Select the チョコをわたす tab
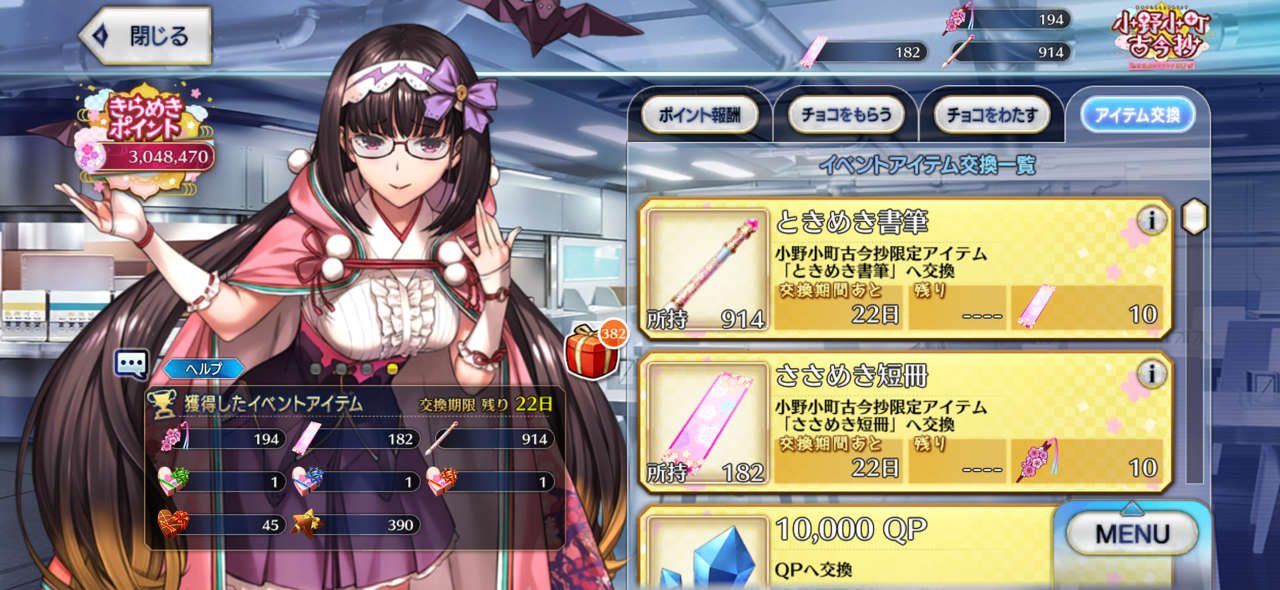Image resolution: width=1280 pixels, height=590 pixels. (x=991, y=116)
